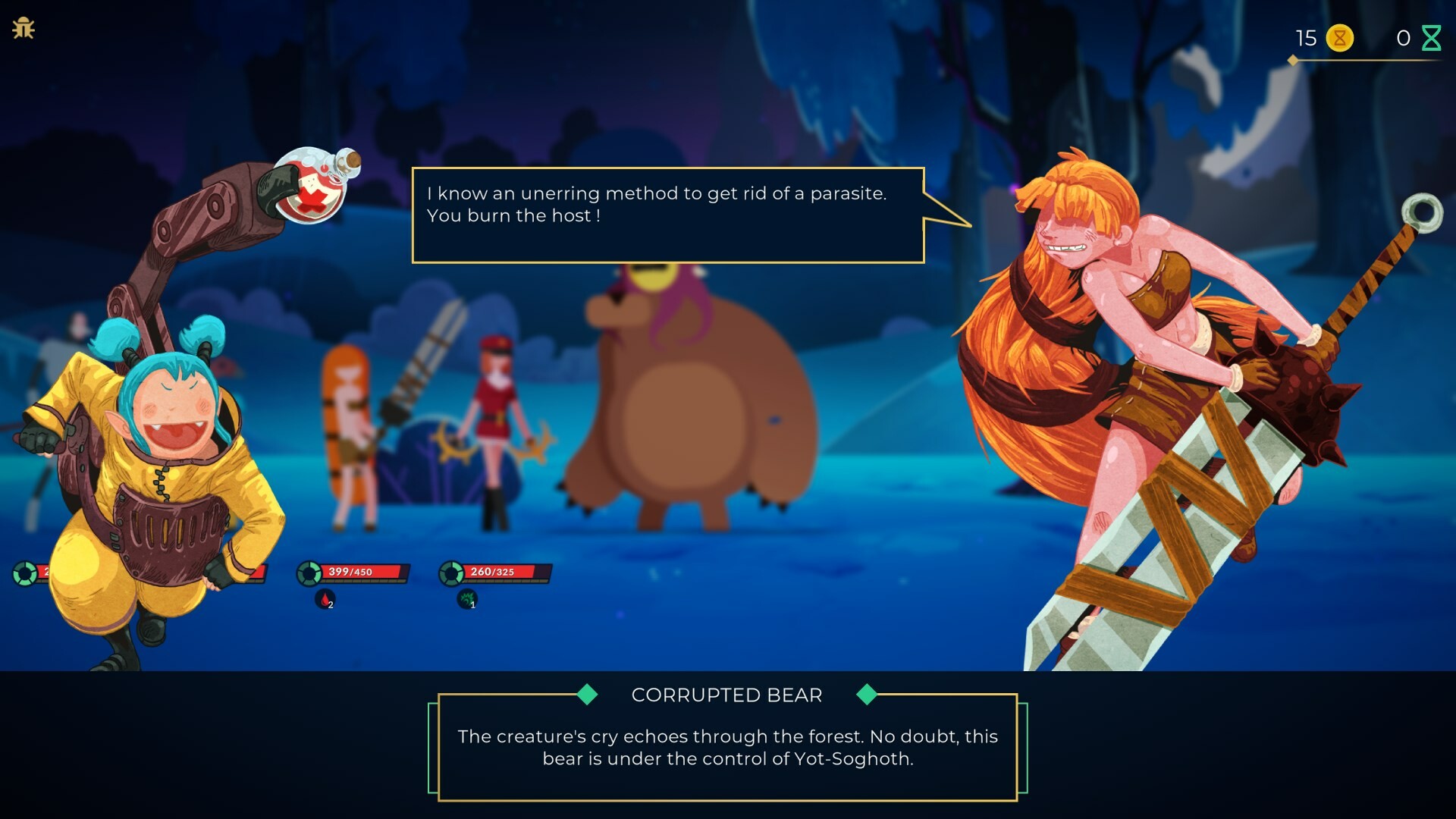Click the shield ring on the 260/325 health bar
The image size is (1456, 819).
[x=450, y=574]
